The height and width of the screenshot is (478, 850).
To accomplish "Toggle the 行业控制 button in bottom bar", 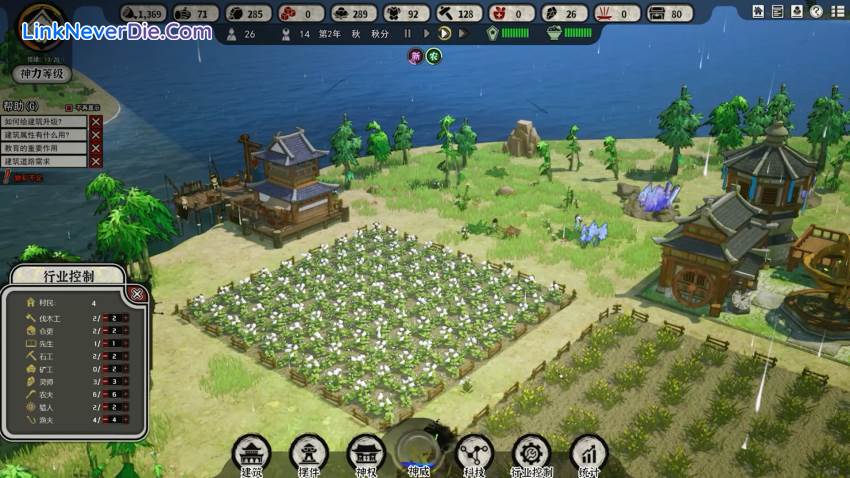I will (x=531, y=452).
